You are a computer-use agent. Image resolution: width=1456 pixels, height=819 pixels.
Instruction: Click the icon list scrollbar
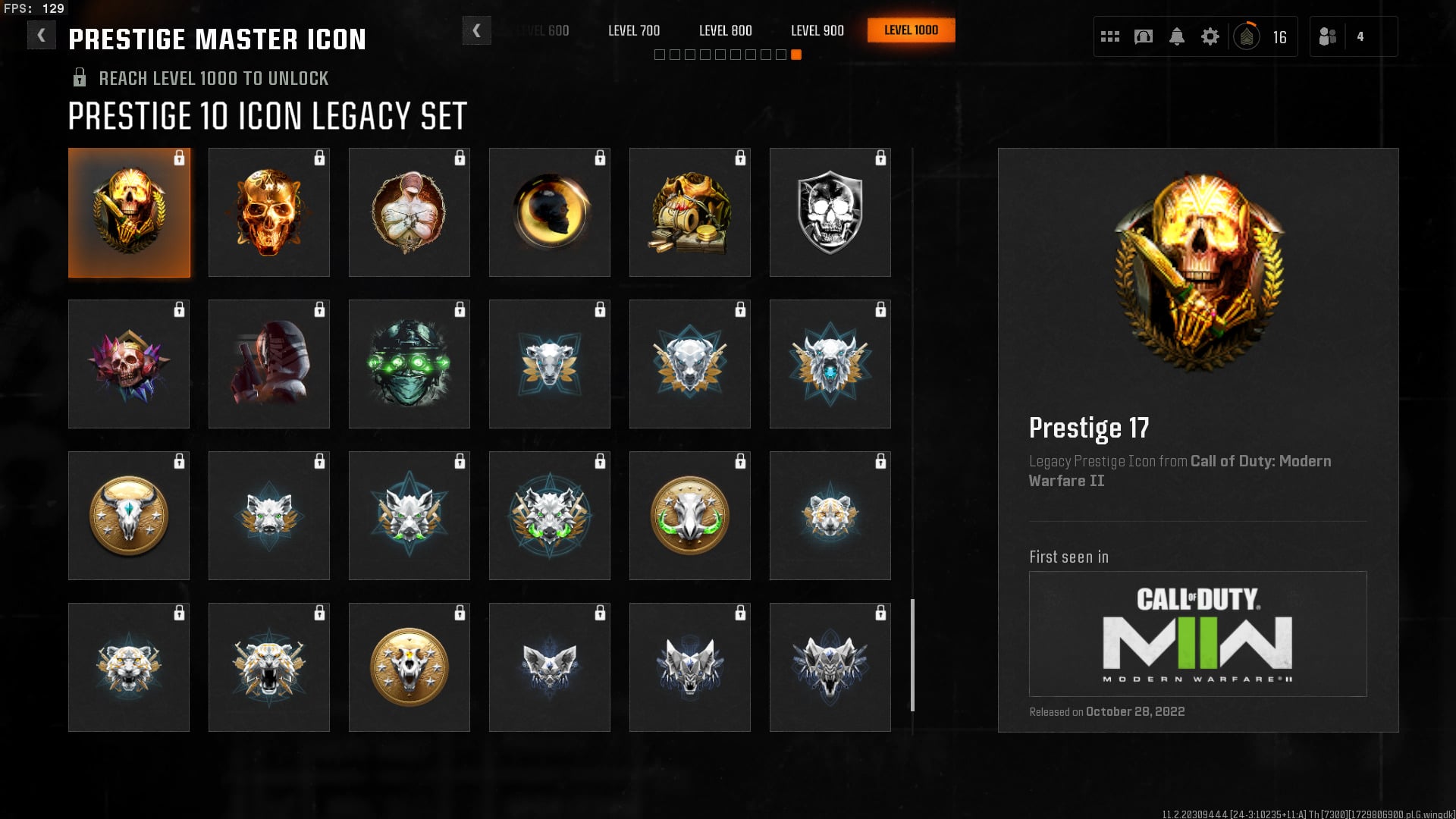(x=912, y=655)
